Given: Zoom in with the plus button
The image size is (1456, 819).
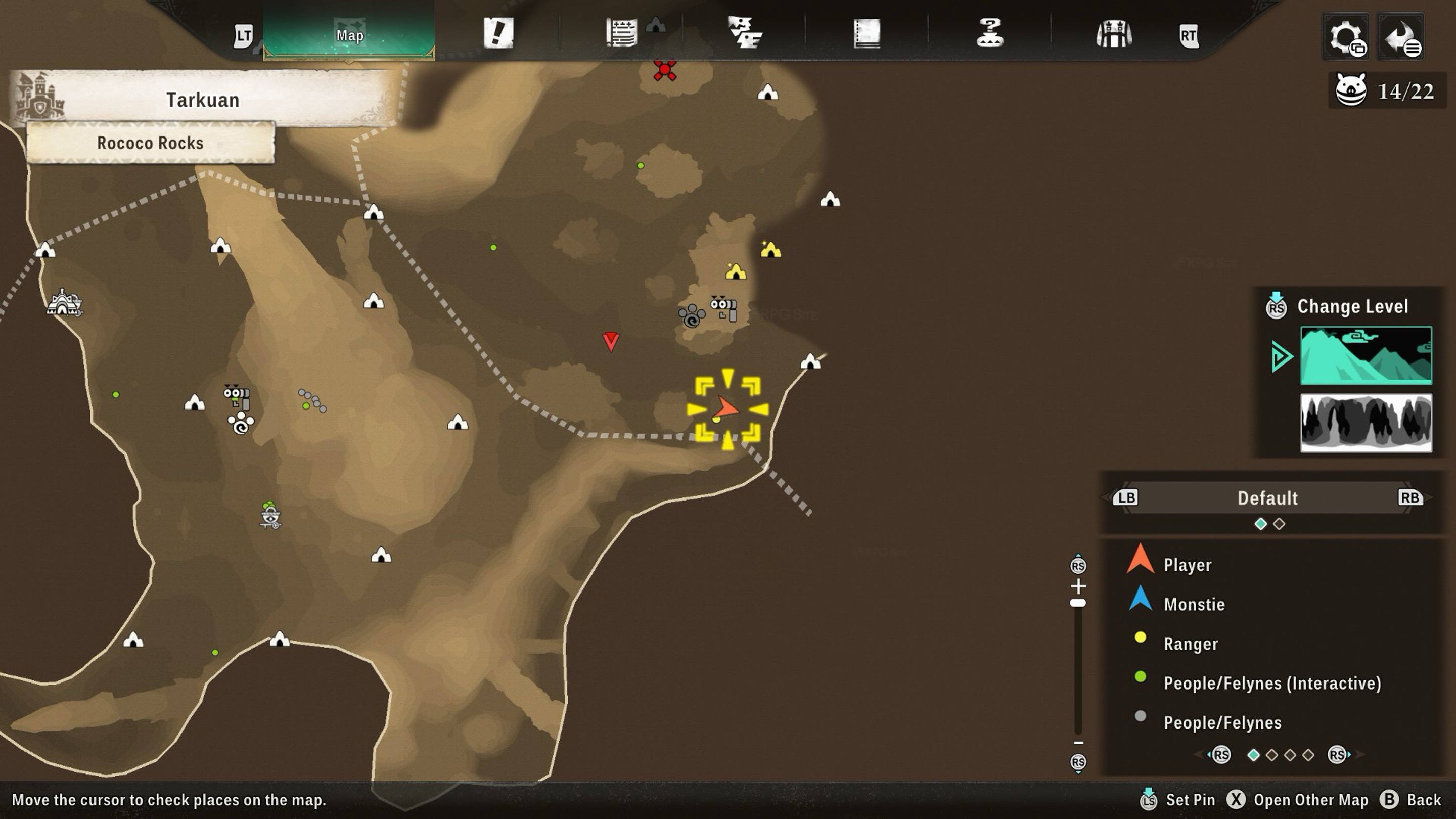Looking at the screenshot, I should [x=1078, y=586].
